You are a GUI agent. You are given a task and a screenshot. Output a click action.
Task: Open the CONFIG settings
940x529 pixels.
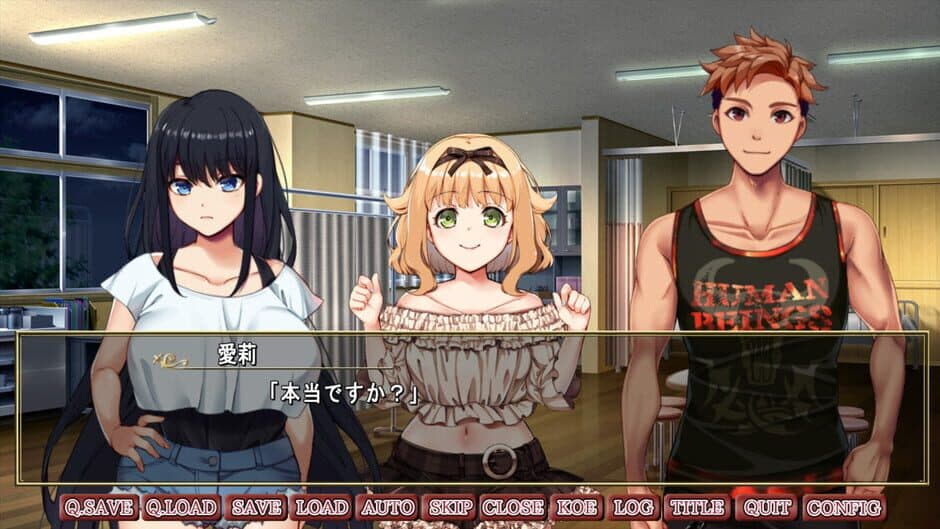click(842, 508)
